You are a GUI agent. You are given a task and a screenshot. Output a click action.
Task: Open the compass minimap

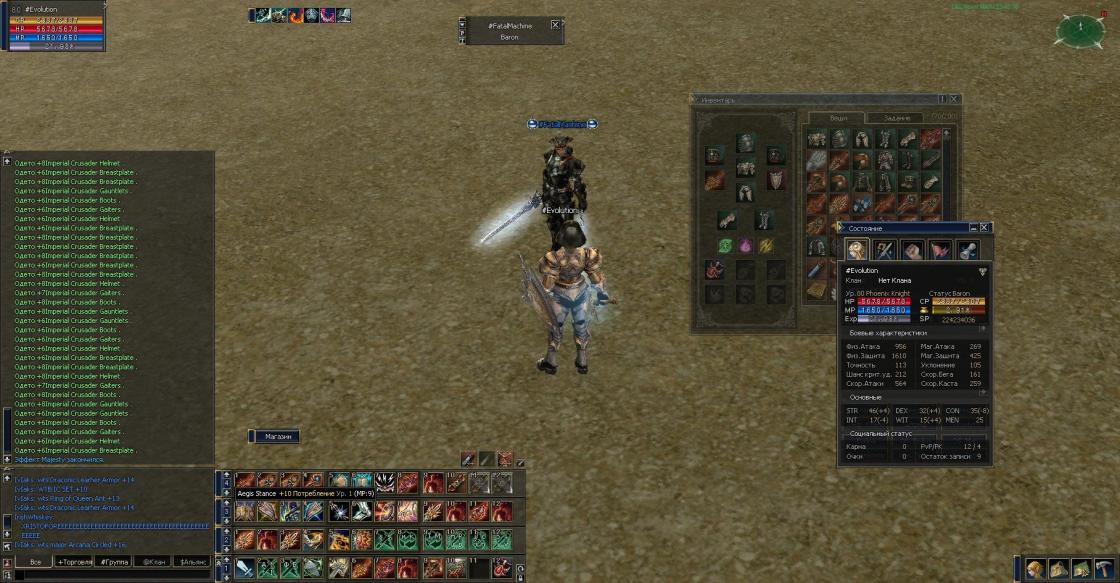coord(1080,30)
